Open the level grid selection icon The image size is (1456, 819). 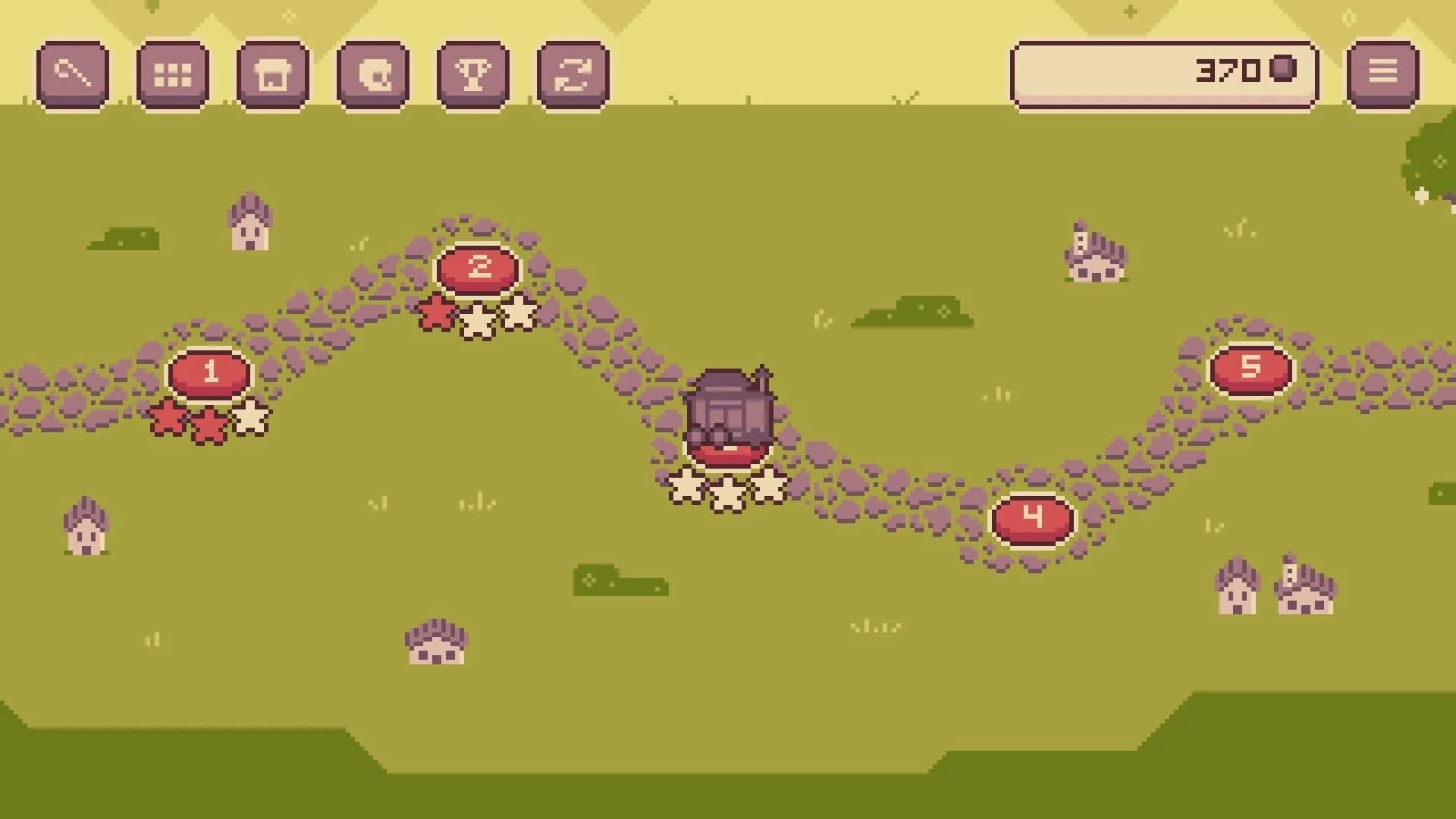(172, 74)
